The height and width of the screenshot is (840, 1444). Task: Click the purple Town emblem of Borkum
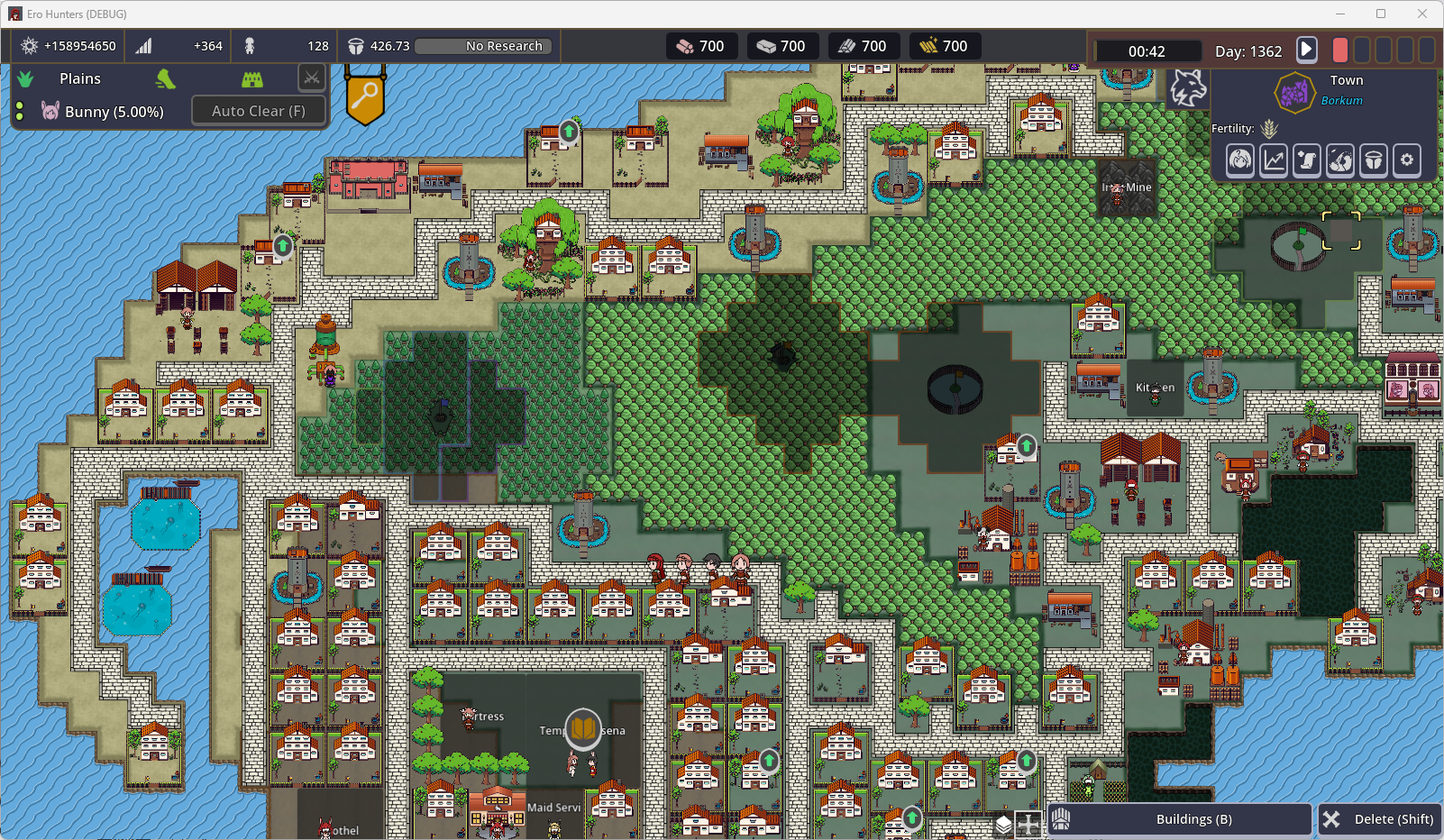point(1294,91)
